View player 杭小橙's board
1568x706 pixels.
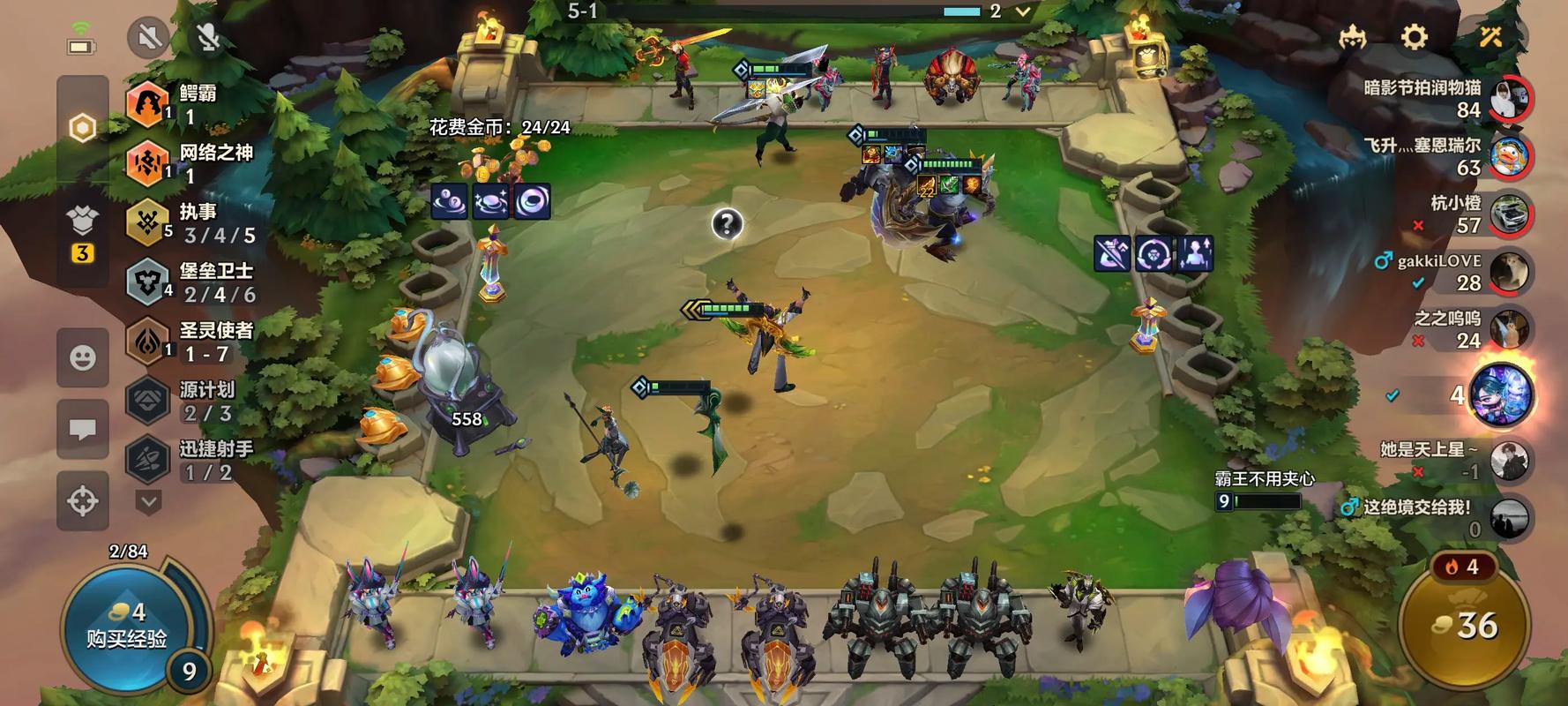click(x=1508, y=214)
